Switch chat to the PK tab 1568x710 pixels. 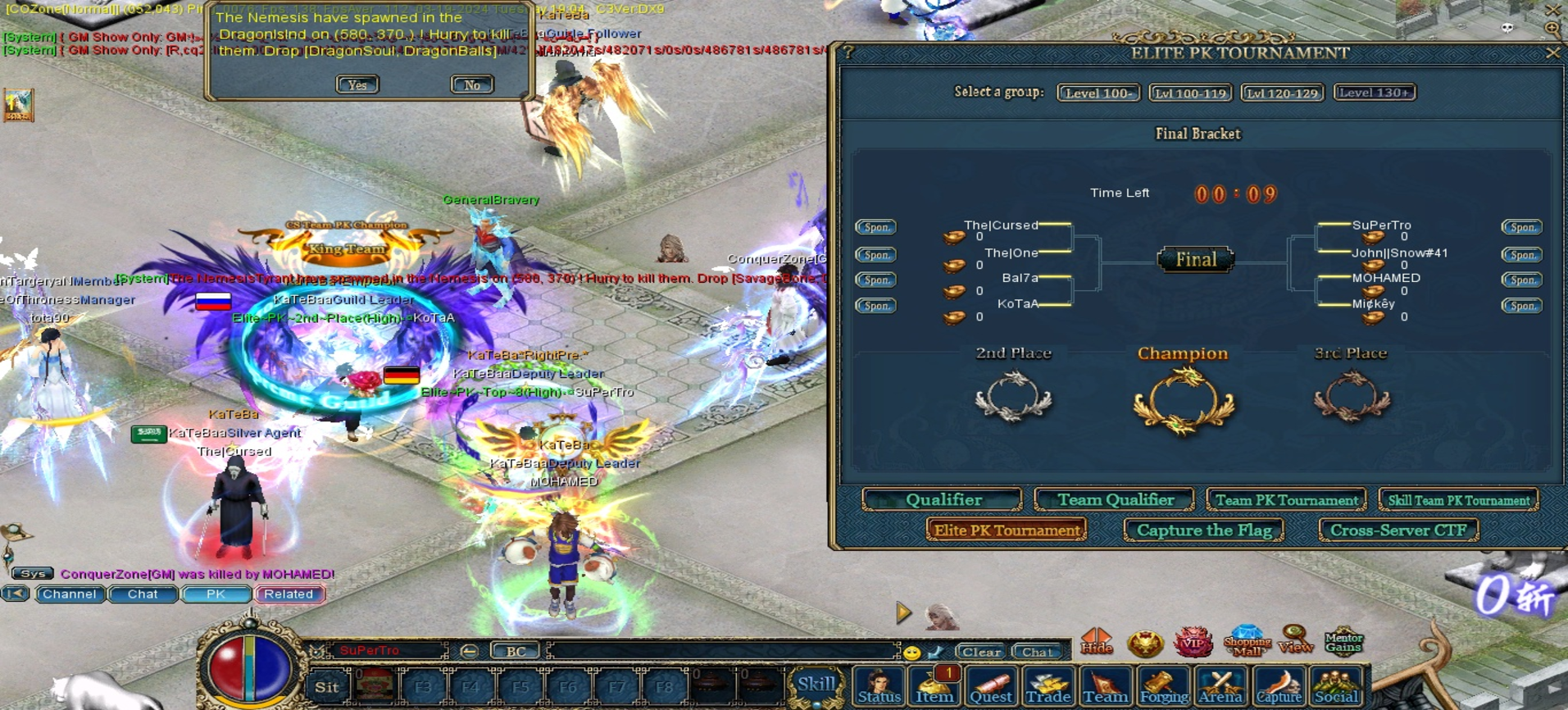click(x=216, y=594)
